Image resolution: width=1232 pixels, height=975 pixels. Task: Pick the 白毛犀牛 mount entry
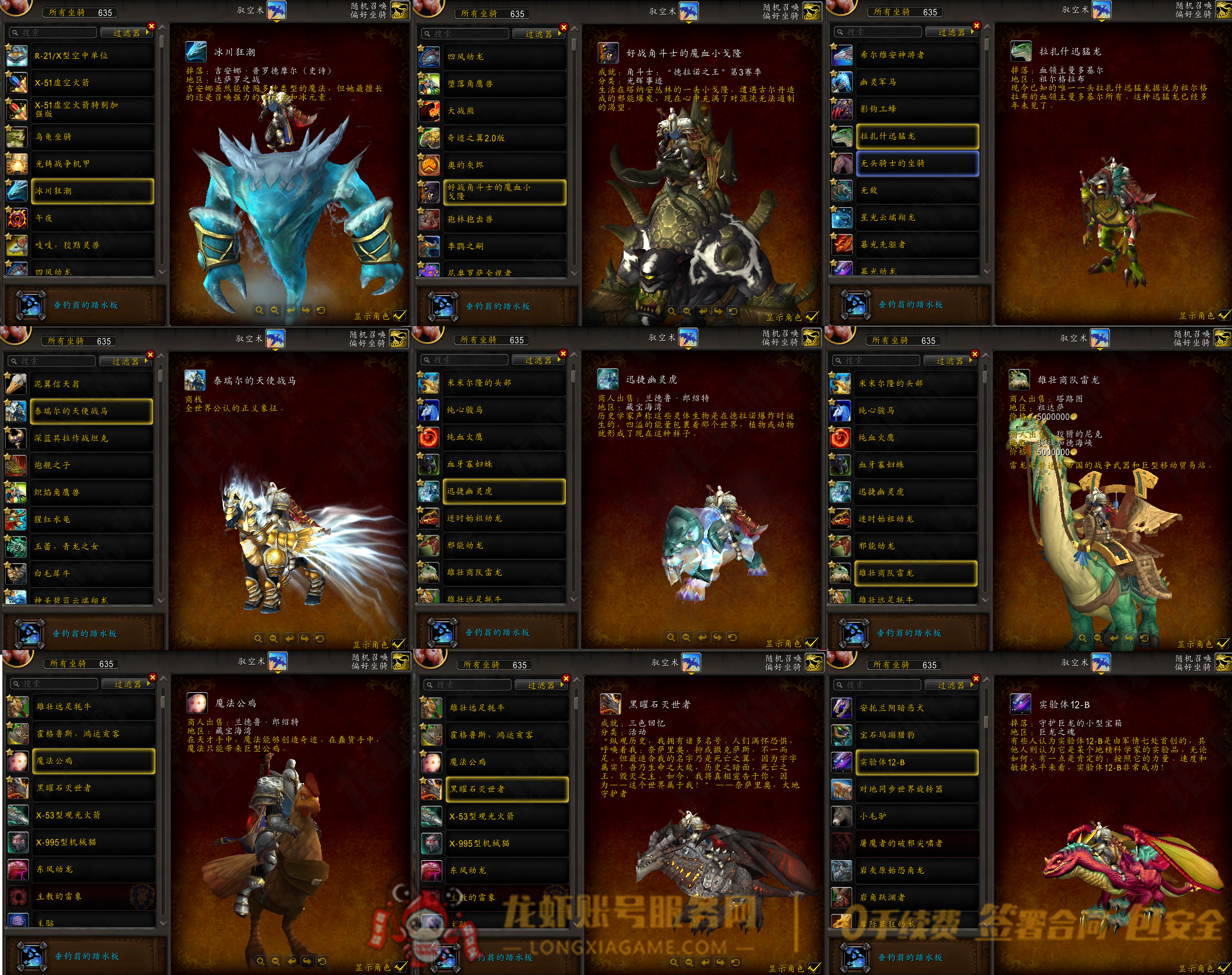pyautogui.click(x=91, y=573)
